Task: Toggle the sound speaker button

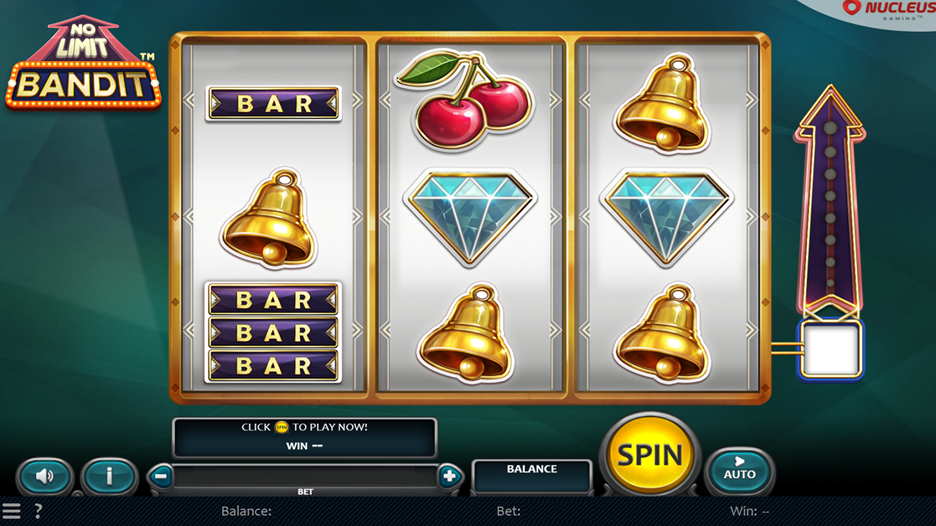Action: click(45, 476)
